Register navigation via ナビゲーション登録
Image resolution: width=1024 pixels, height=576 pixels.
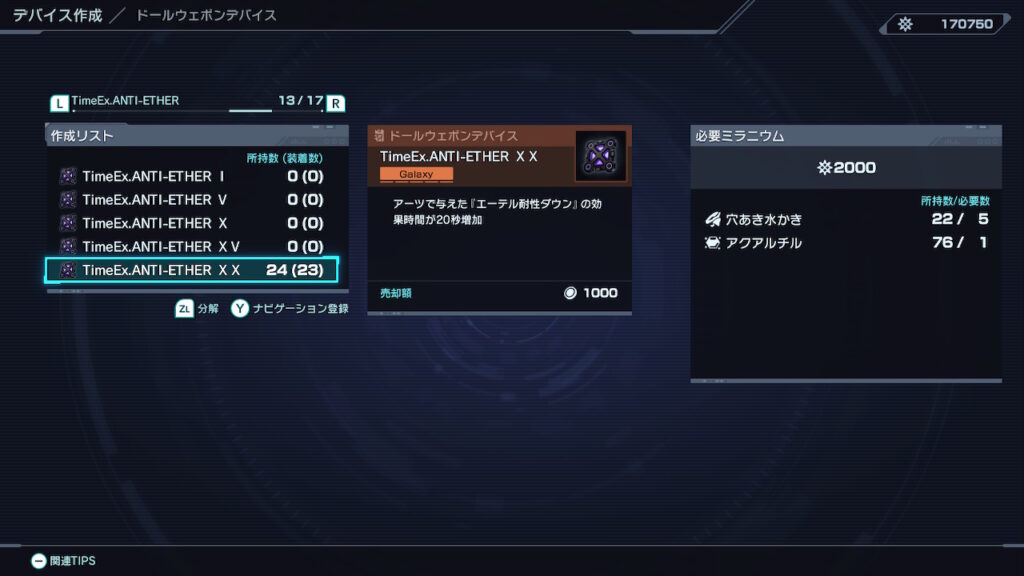290,309
